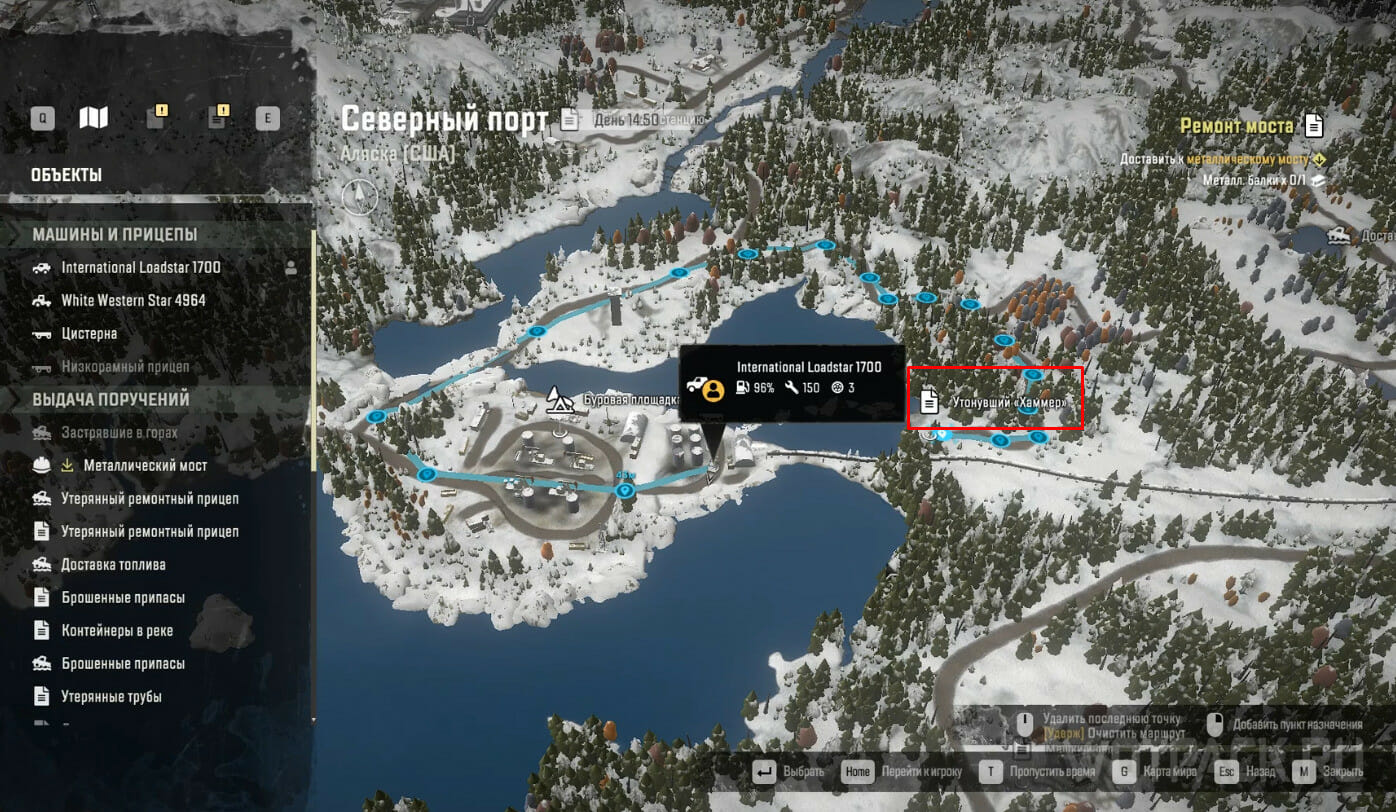Open the lined document tab with alert badge
This screenshot has height=812, width=1396.
[x=216, y=119]
